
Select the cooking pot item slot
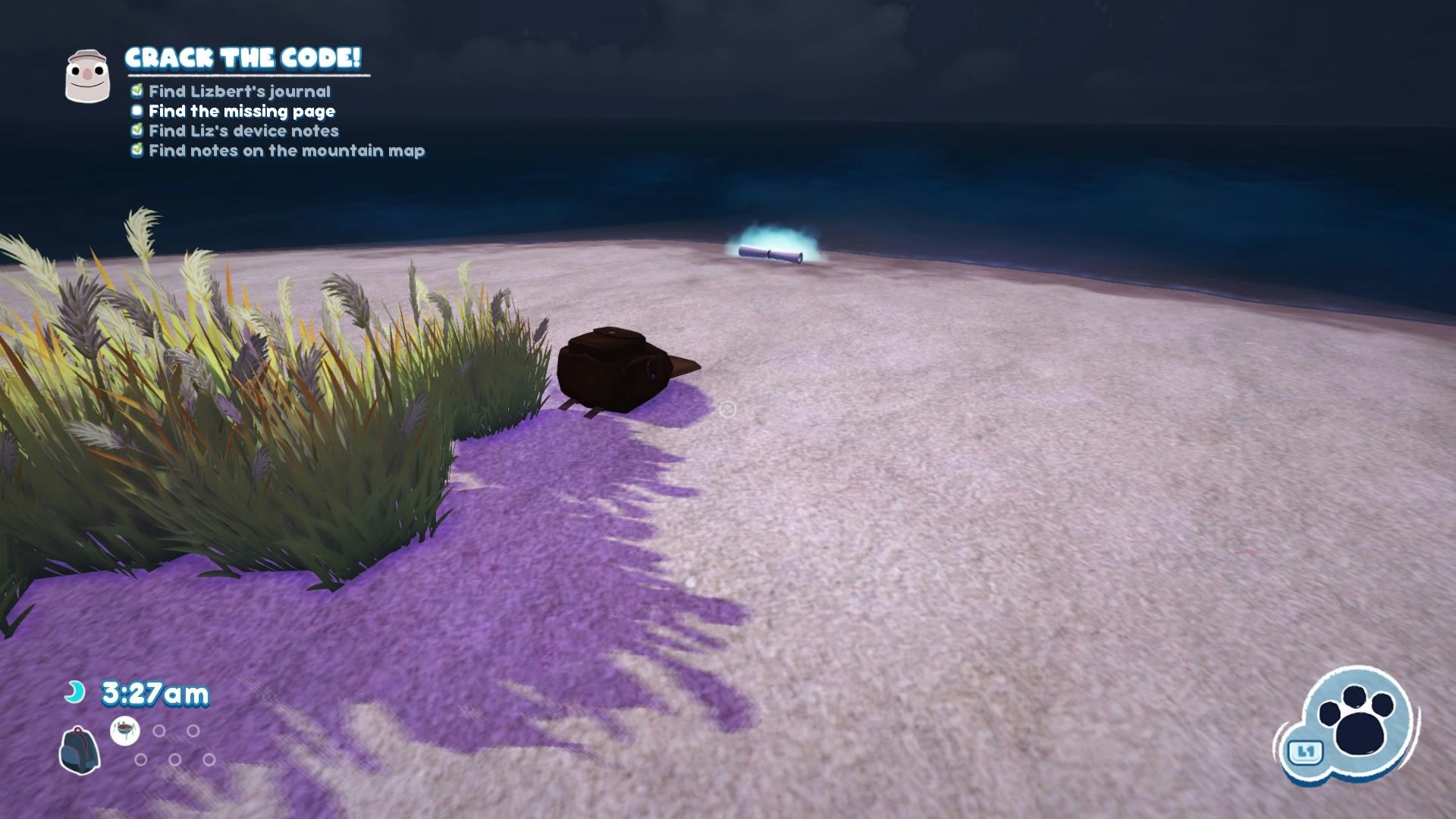coord(125,731)
